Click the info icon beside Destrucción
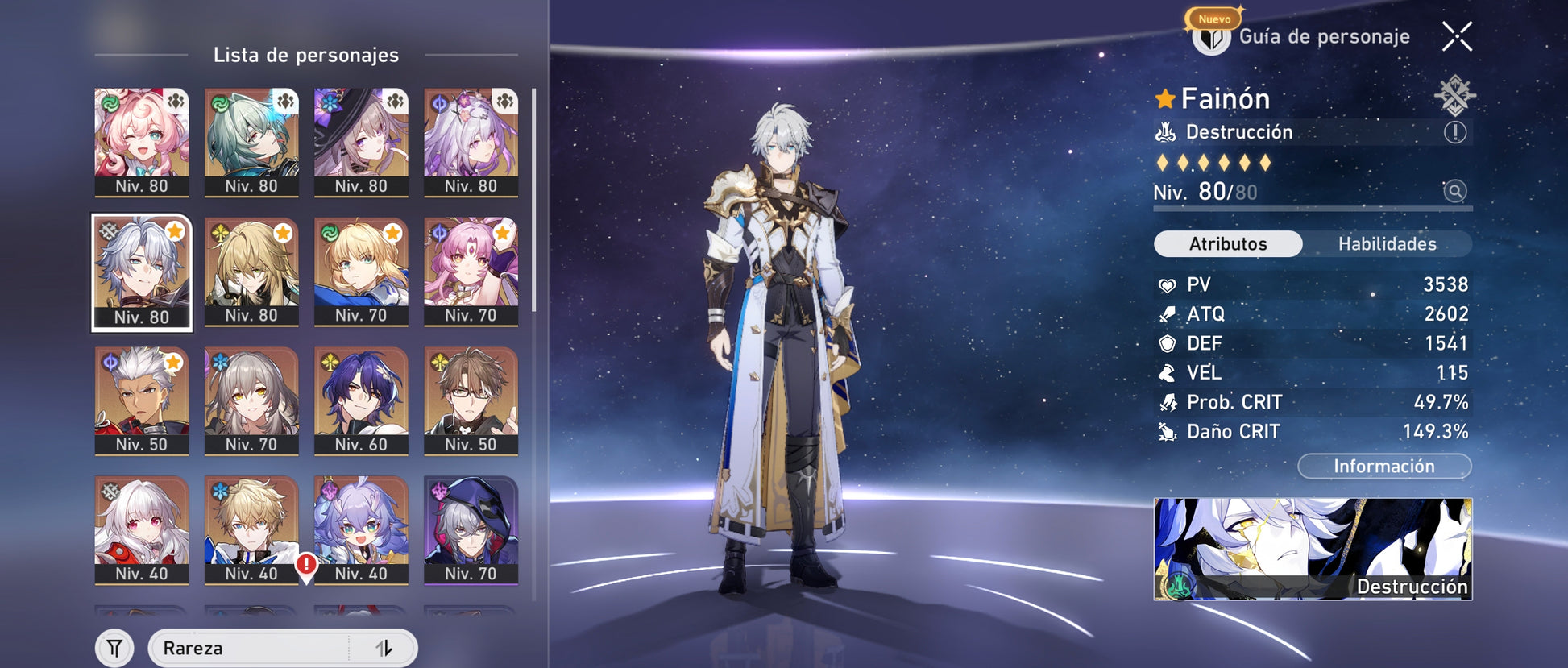This screenshot has height=668, width=1568. [1454, 132]
